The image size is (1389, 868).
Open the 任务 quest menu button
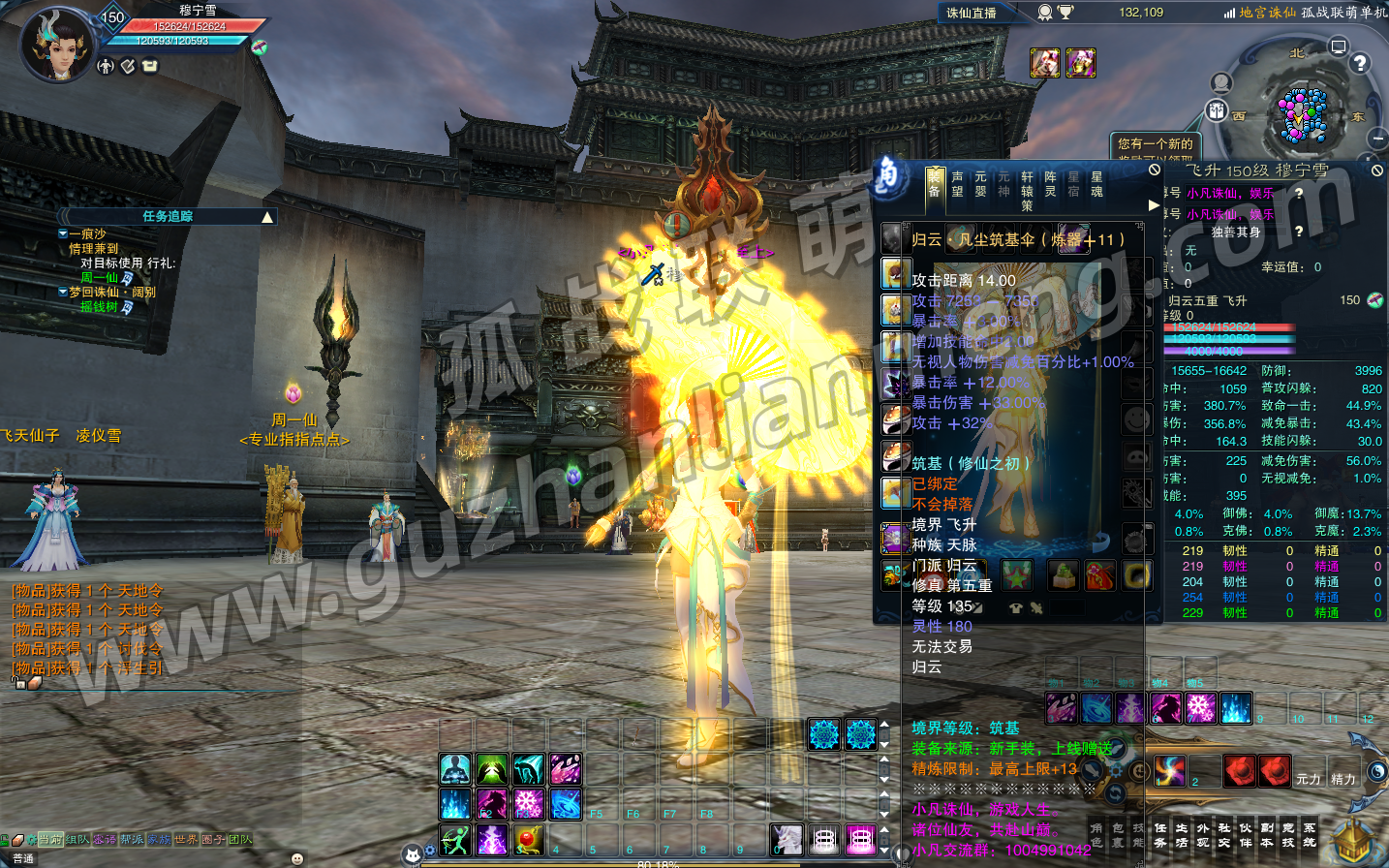coord(1160,835)
